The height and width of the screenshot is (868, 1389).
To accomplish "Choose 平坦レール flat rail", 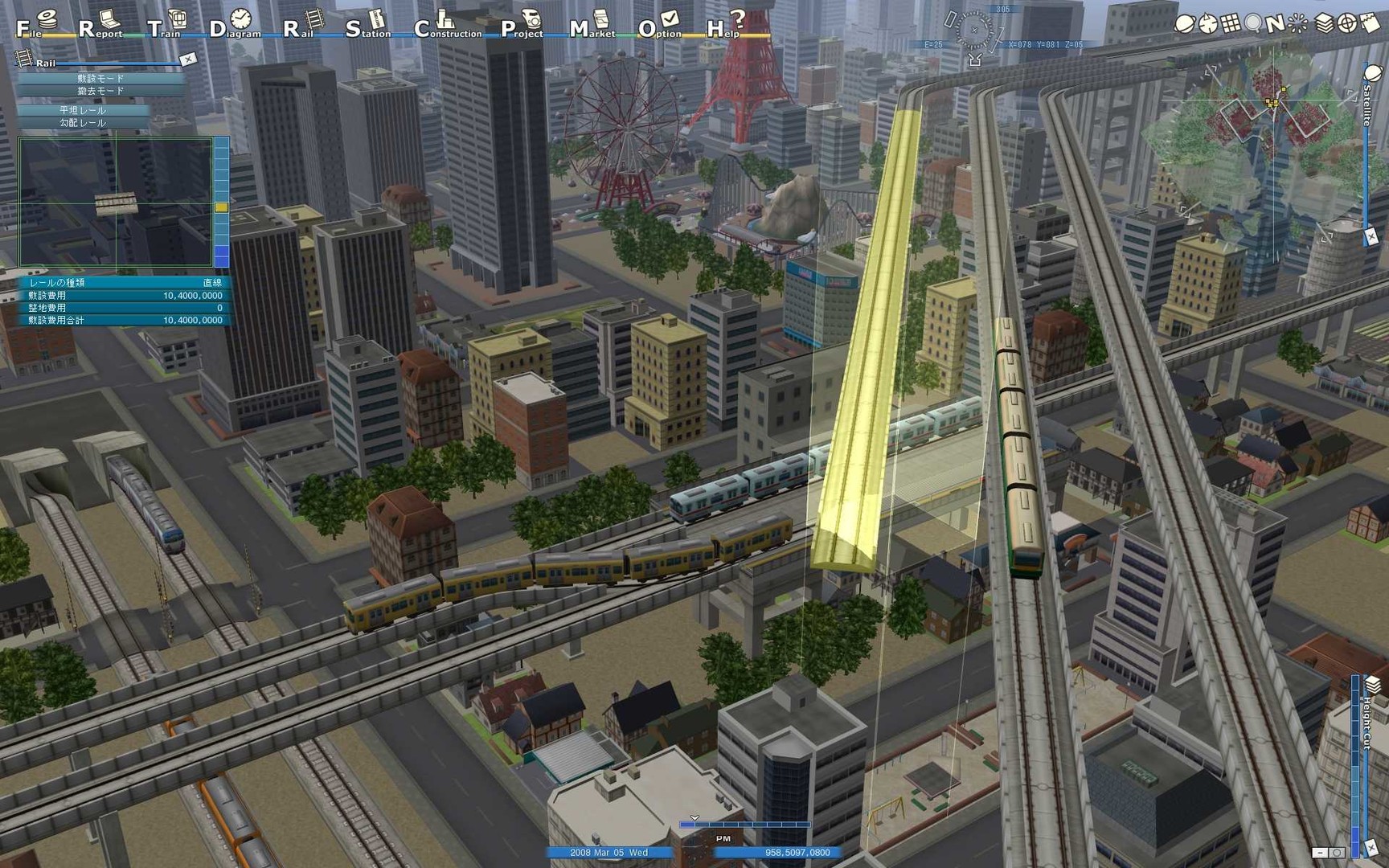I will (83, 110).
